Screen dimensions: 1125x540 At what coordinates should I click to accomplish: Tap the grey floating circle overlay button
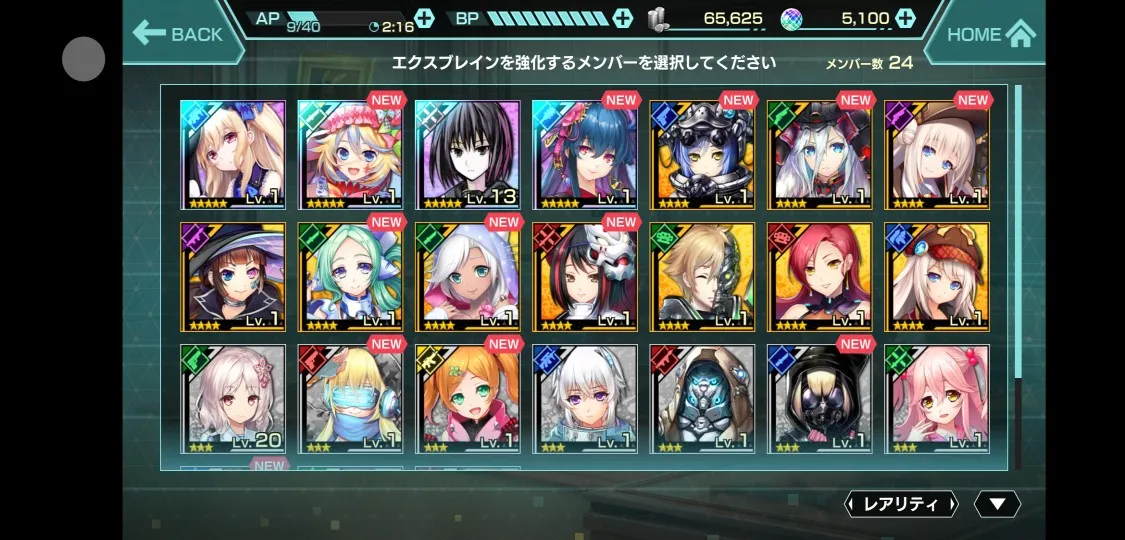(x=84, y=59)
